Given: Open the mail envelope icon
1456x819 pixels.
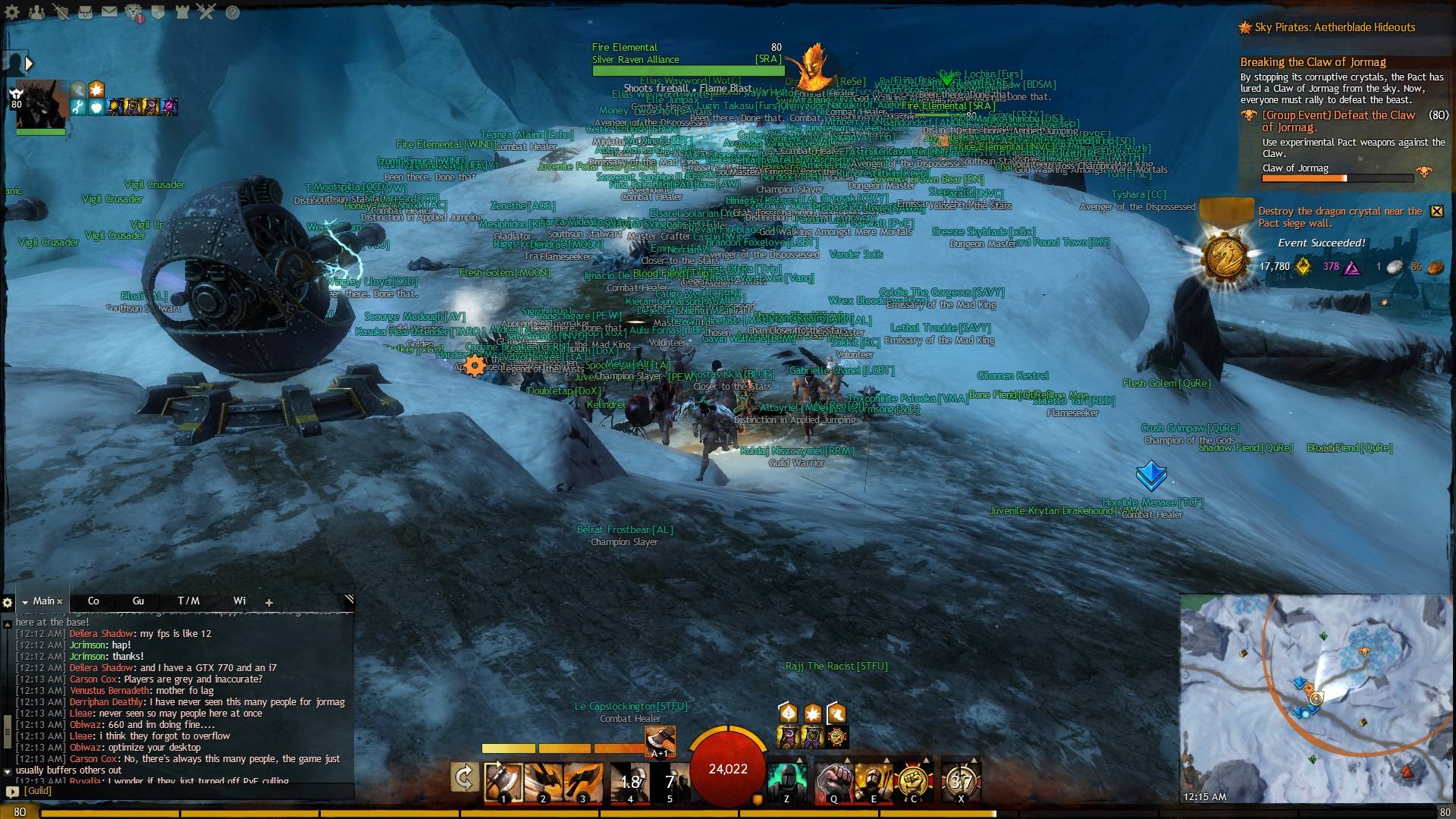Looking at the screenshot, I should click(109, 11).
